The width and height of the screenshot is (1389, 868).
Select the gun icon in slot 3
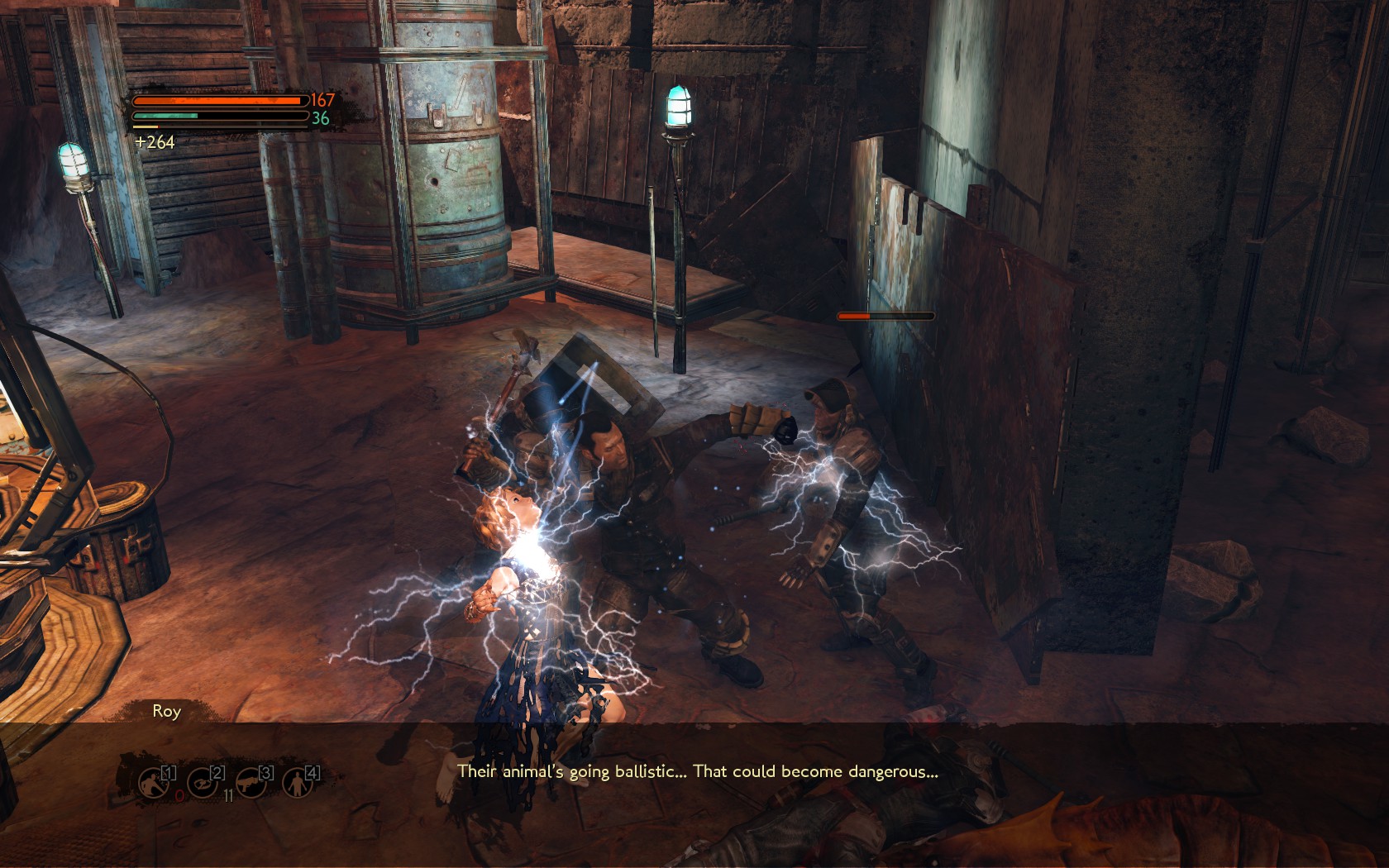pyautogui.click(x=250, y=782)
